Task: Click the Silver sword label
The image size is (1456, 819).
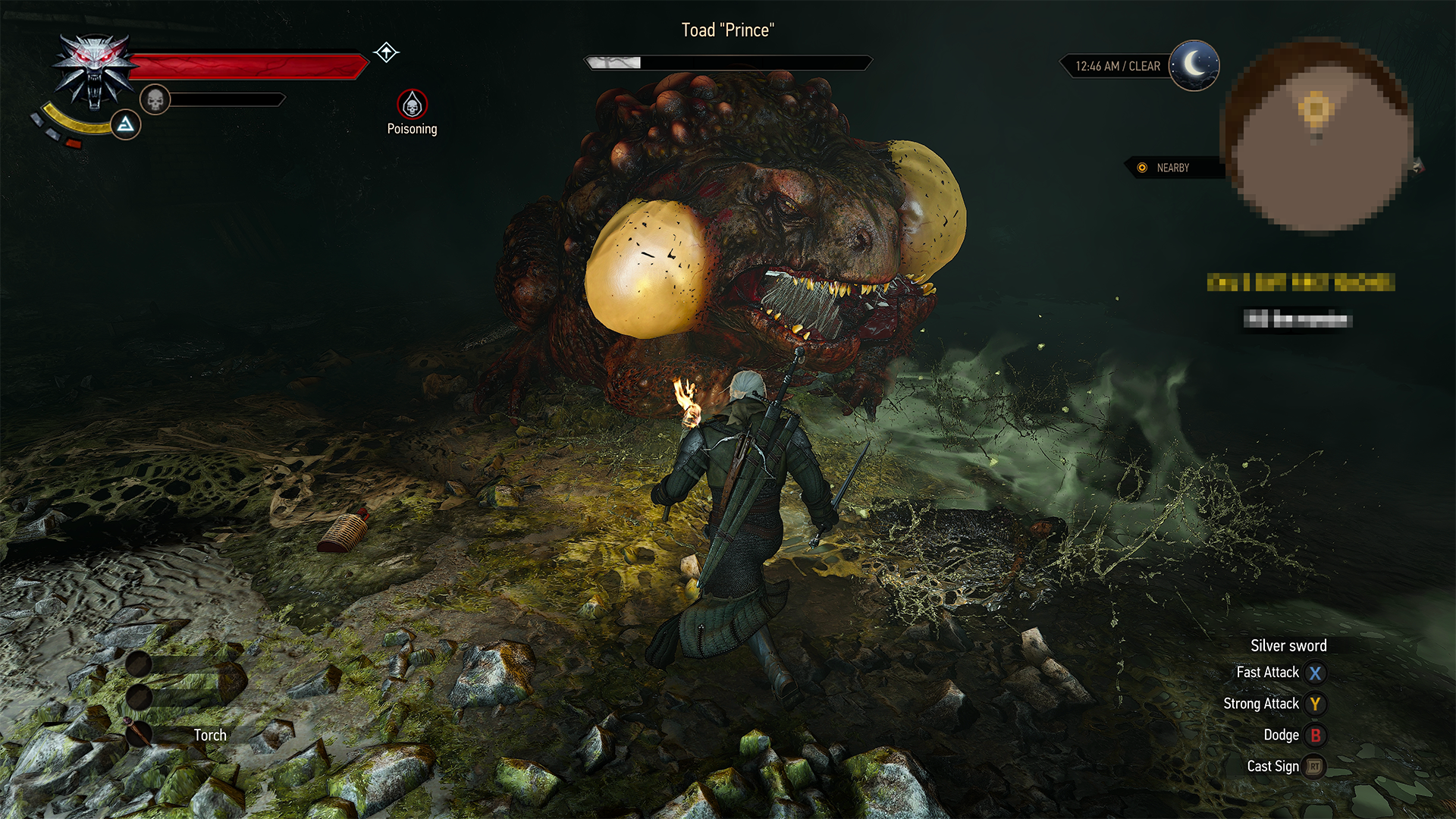Action: pos(1288,645)
